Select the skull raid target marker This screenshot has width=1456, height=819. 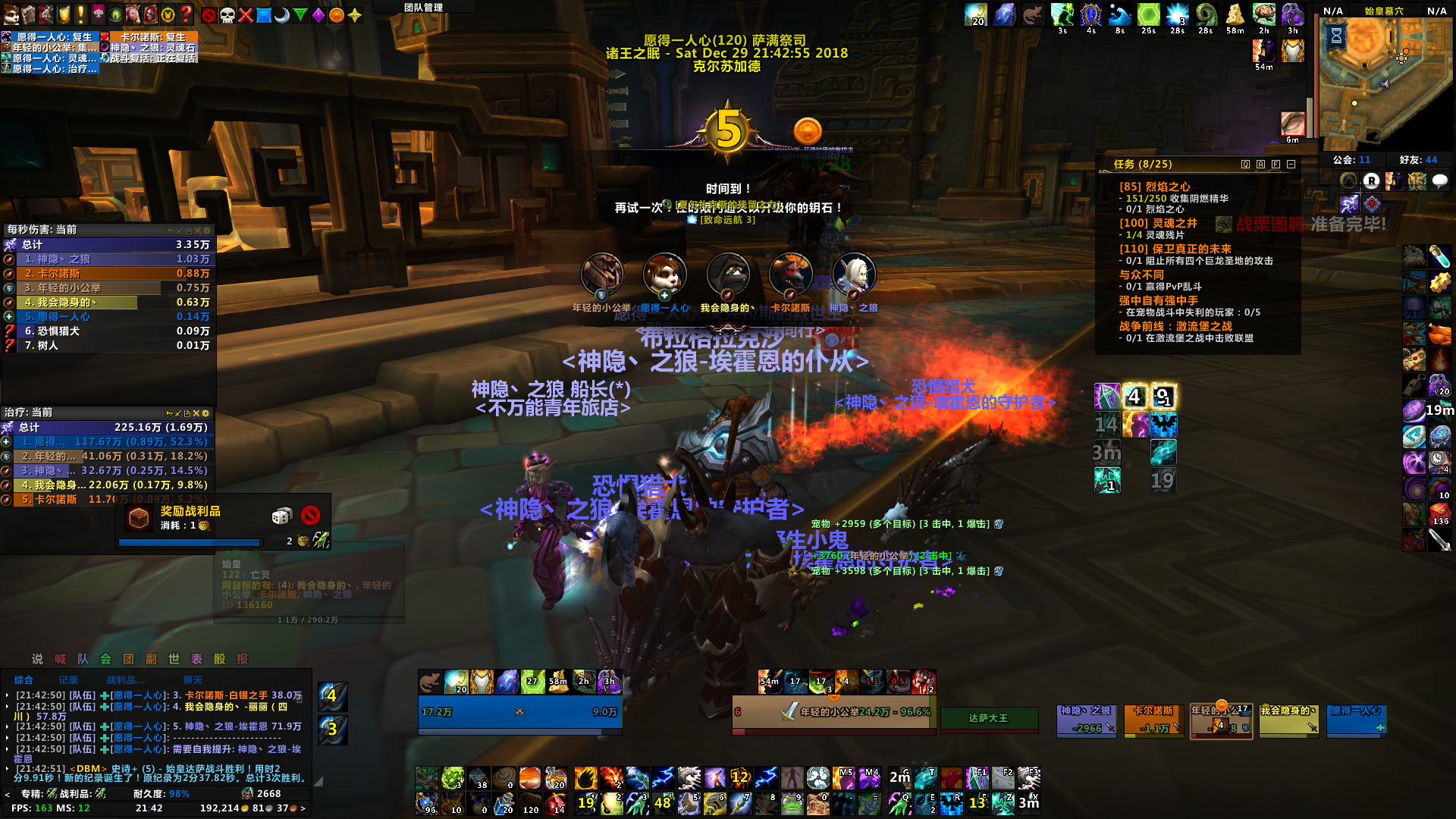tap(227, 15)
